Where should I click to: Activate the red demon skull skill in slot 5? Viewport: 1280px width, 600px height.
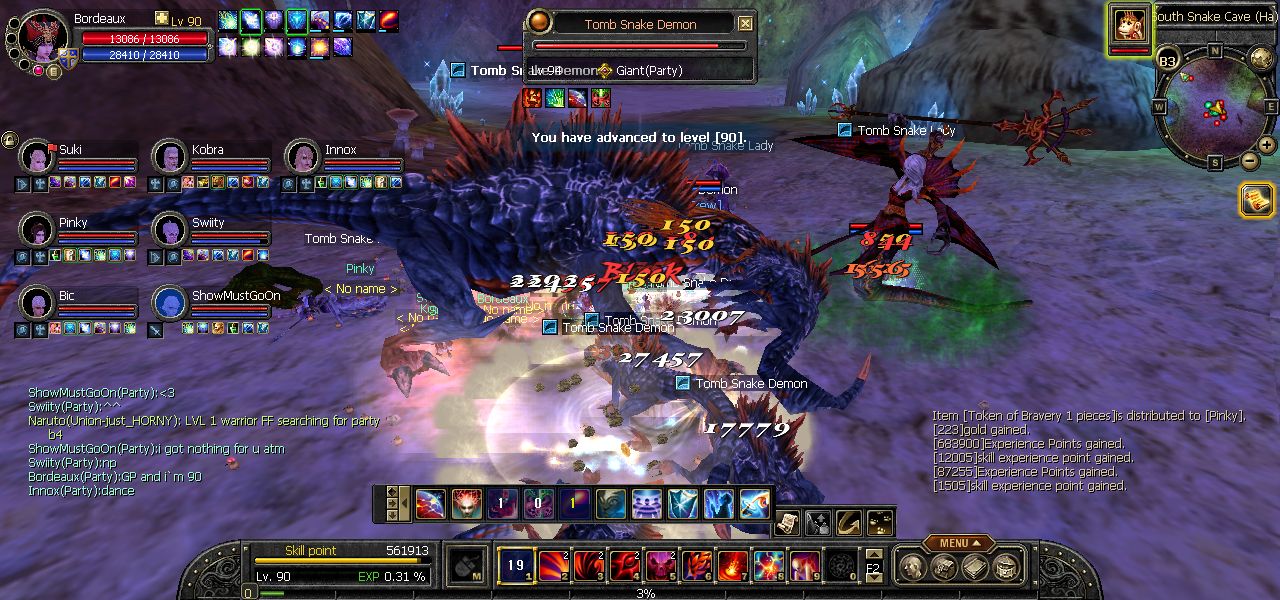click(x=660, y=566)
